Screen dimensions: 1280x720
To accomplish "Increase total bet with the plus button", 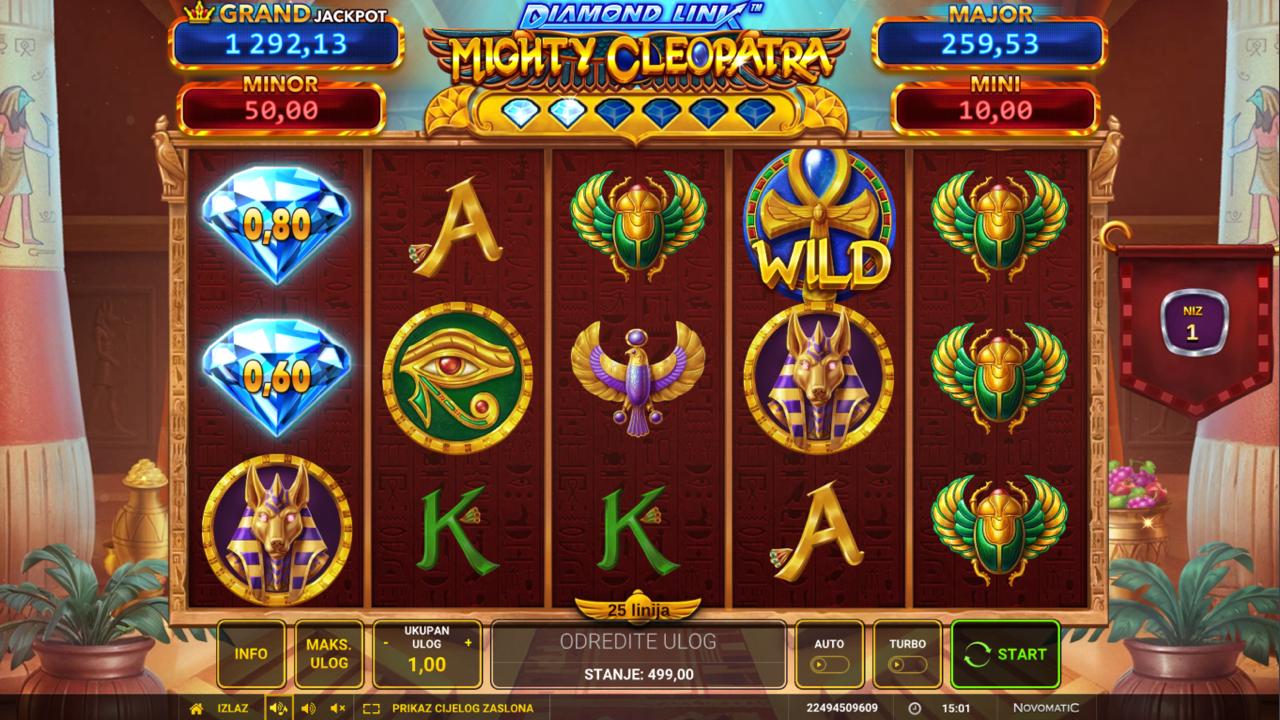I will [468, 643].
